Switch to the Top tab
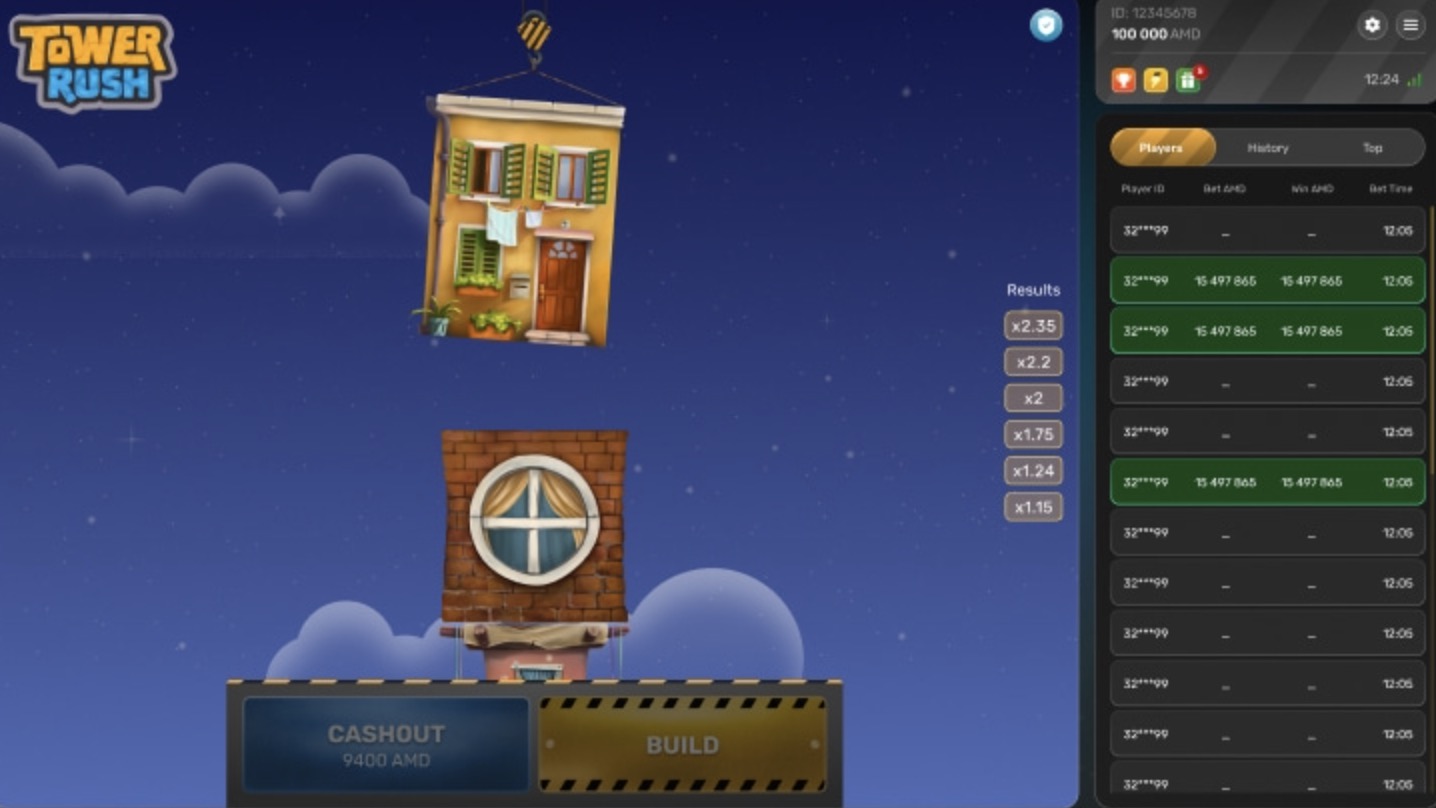This screenshot has height=808, width=1436. point(1371,147)
